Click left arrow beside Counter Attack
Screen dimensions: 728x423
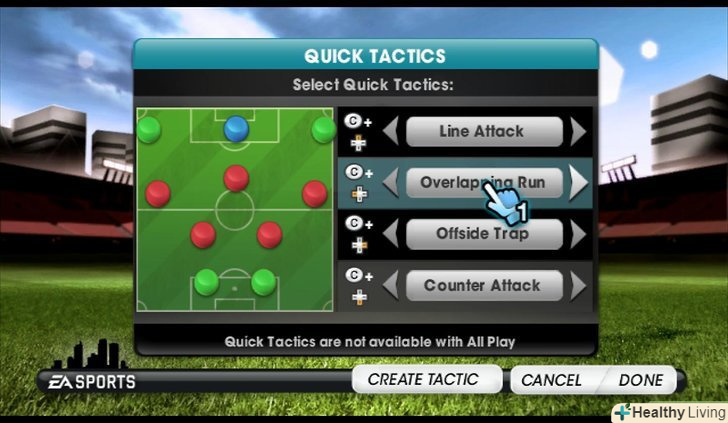(392, 285)
